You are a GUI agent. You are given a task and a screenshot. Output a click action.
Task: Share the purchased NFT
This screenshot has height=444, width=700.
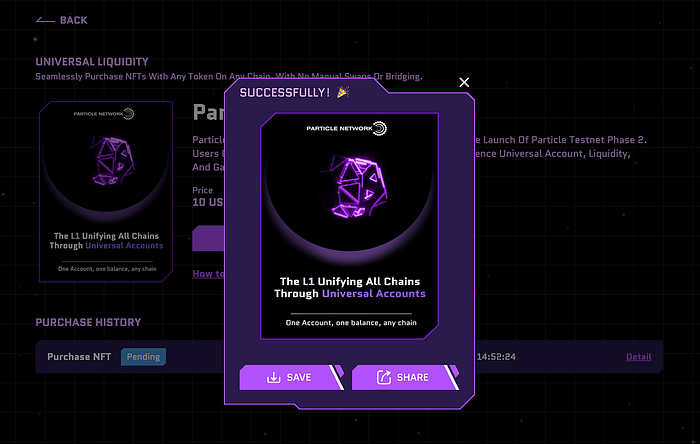403,377
